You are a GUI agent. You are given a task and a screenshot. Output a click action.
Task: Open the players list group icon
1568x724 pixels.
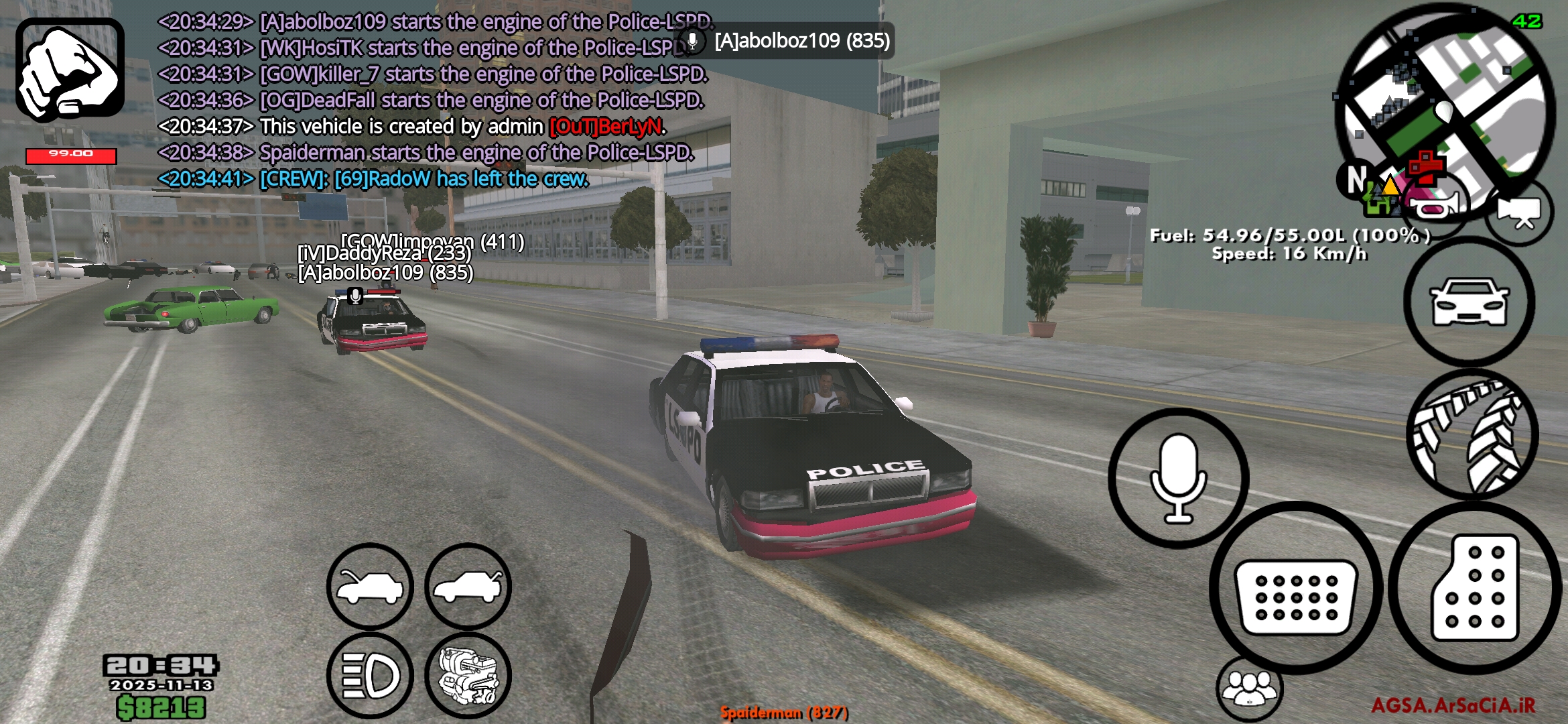[1249, 688]
